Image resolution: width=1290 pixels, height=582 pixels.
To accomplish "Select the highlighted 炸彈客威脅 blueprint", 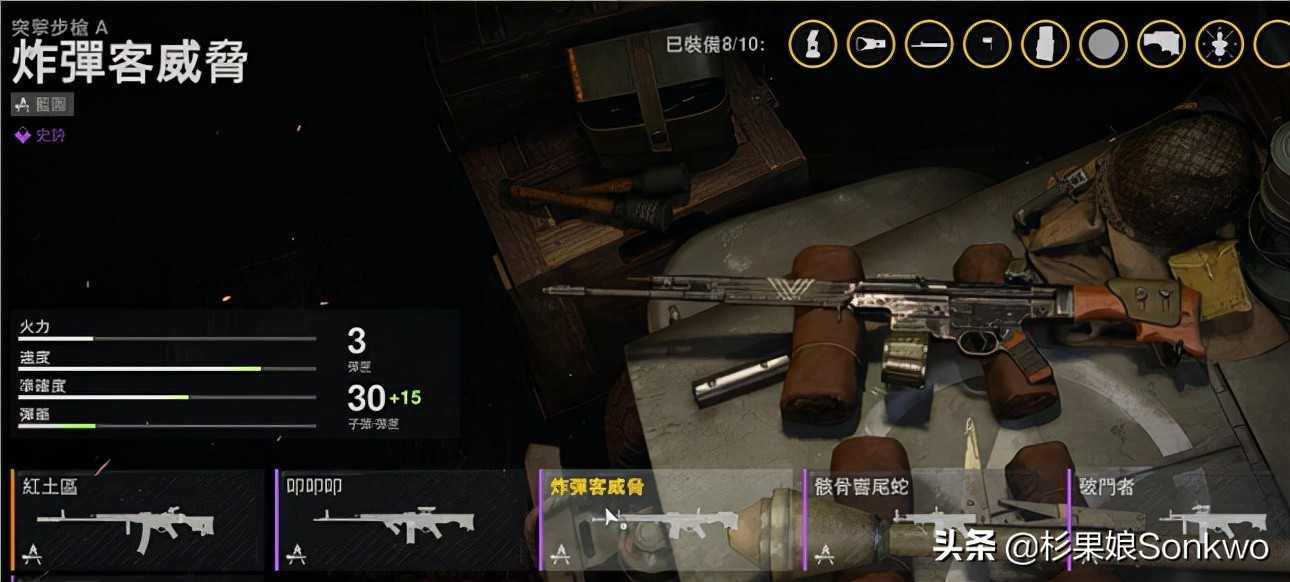I will [x=665, y=520].
